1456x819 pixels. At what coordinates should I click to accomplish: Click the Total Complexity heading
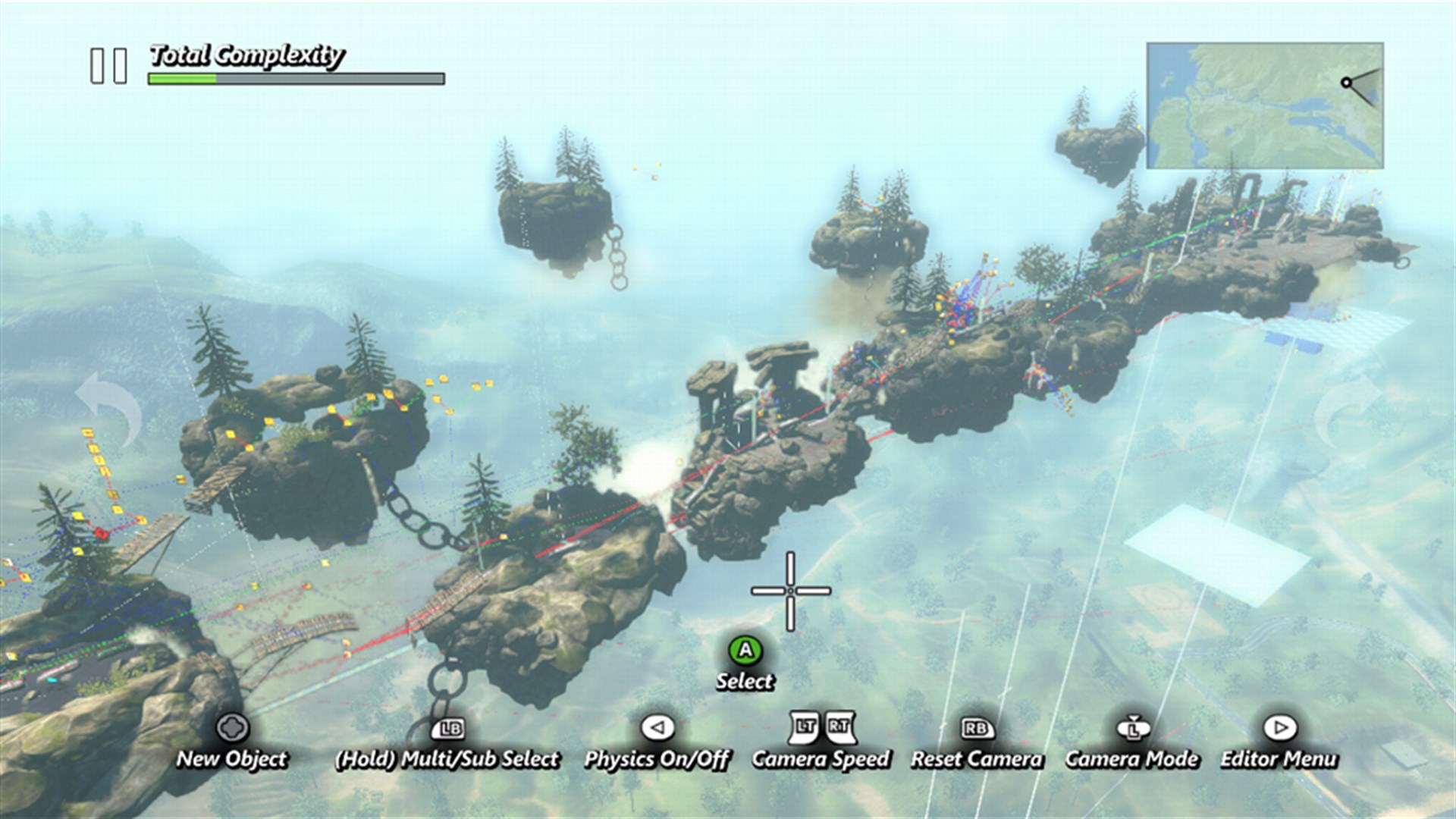click(248, 55)
